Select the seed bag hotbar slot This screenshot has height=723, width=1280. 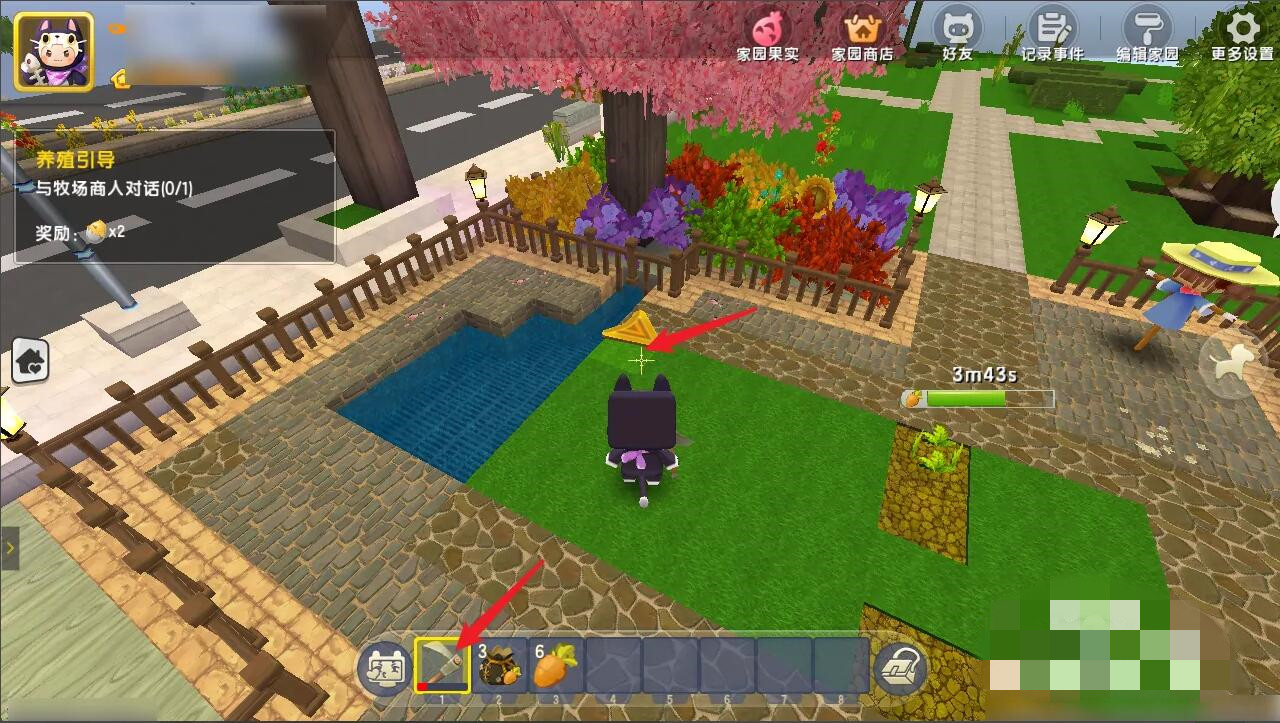500,665
